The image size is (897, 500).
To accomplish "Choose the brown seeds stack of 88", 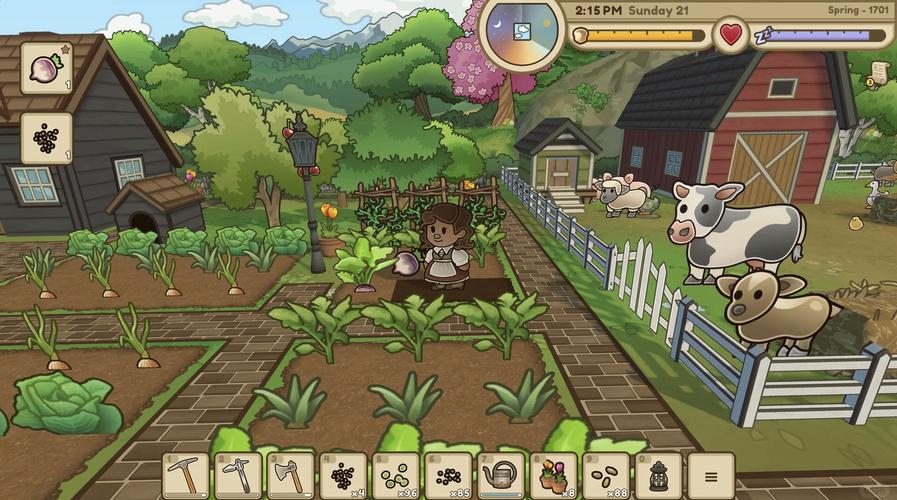I will point(604,475).
